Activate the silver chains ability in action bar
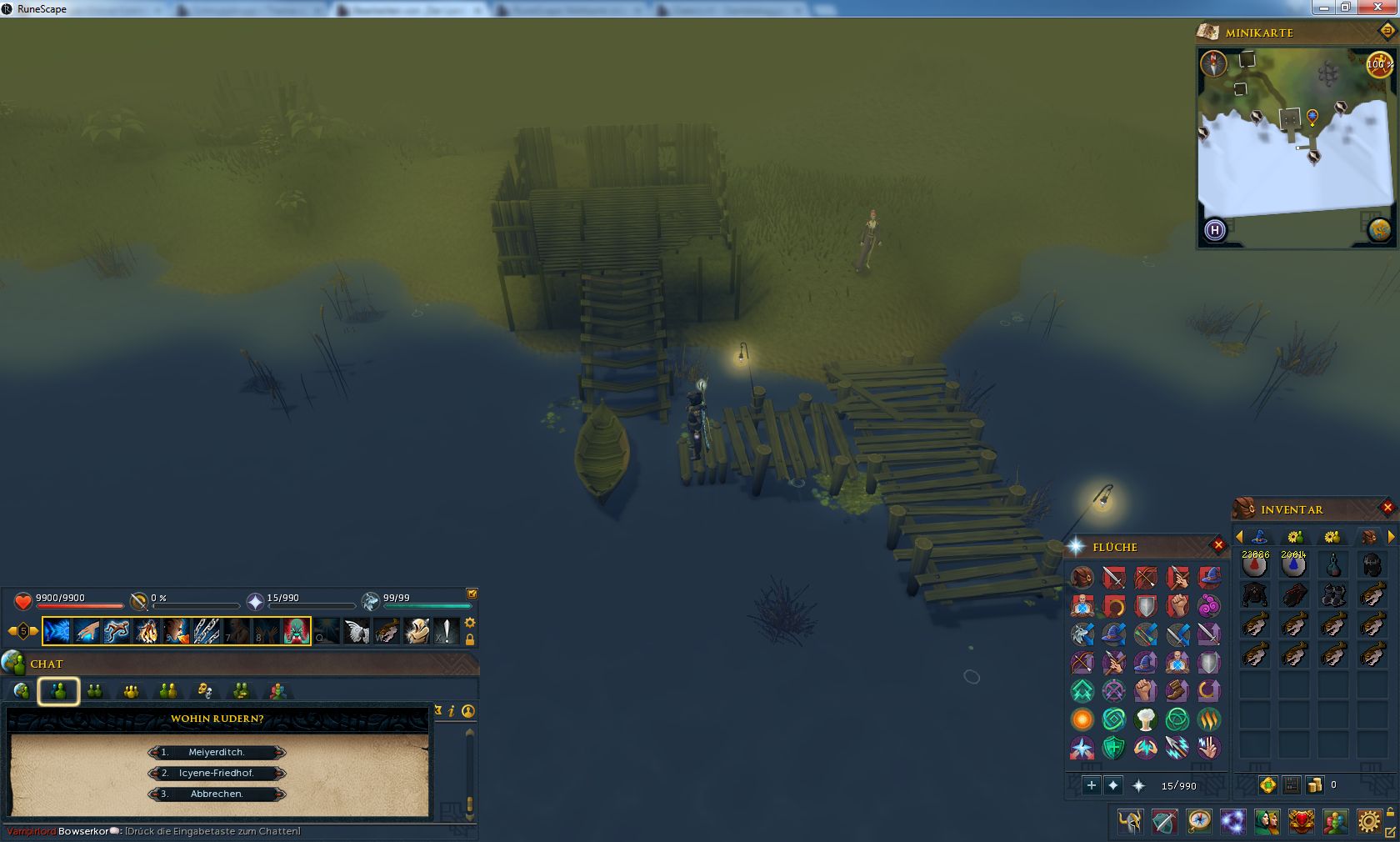 (207, 631)
